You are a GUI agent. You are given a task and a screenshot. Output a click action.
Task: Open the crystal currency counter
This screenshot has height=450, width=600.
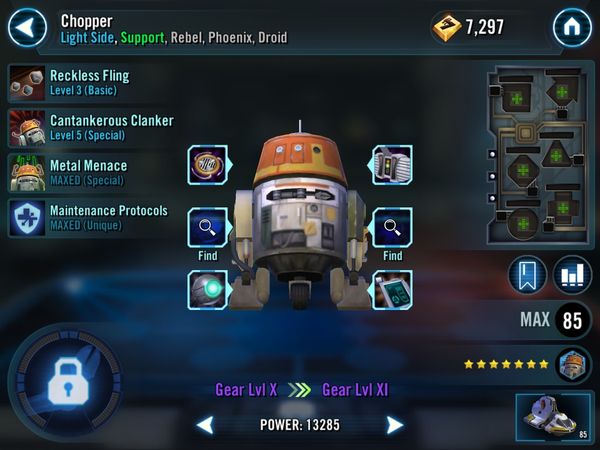pos(468,27)
